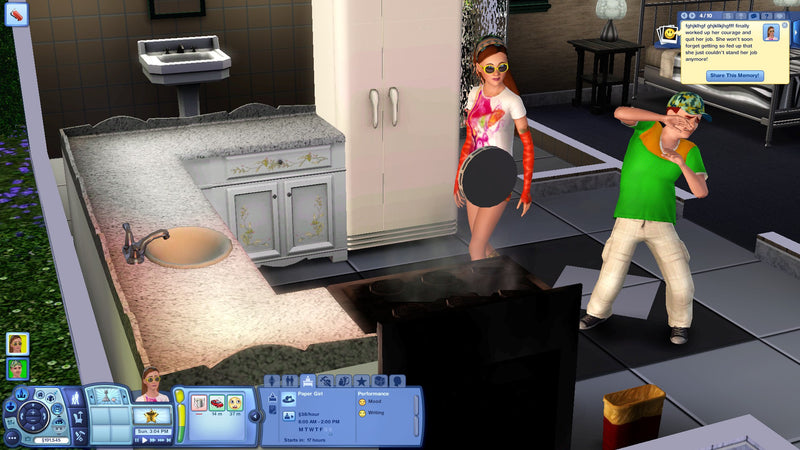The width and height of the screenshot is (800, 450).
Task: Show the Opportunities star tab
Action: coord(362,381)
